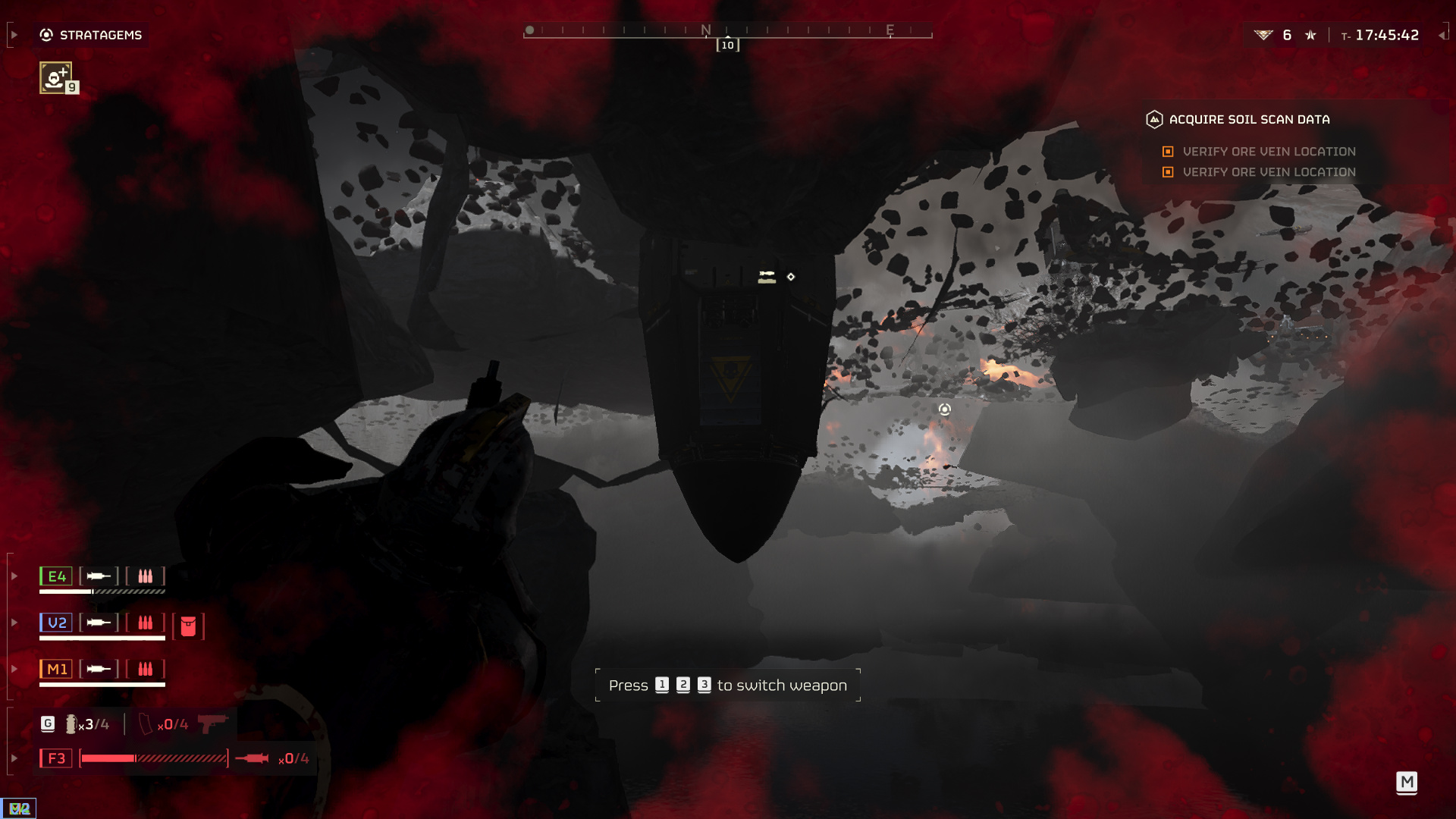Select squad member E4's tag
Screen dimensions: 1456x819
[56, 576]
